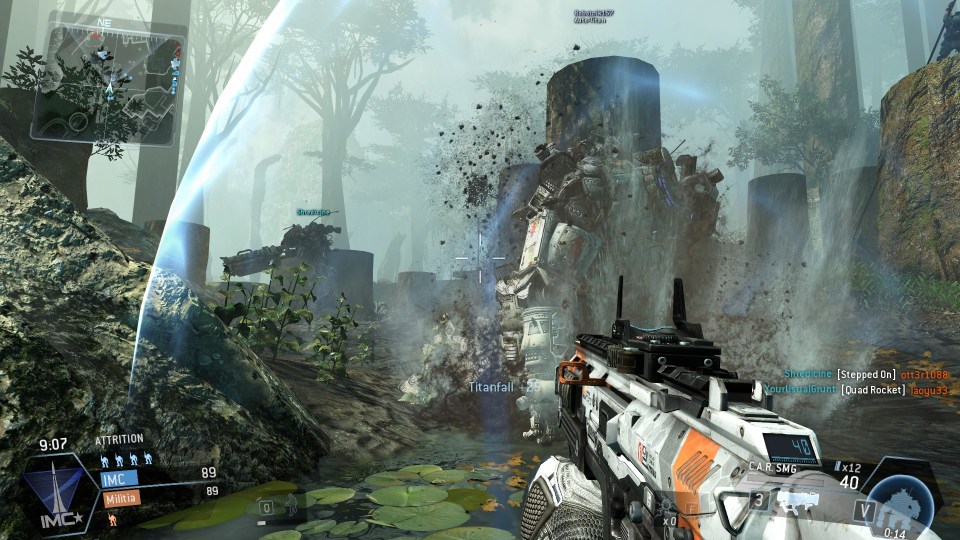Click the Quad Rocket kill feed entry
This screenshot has height=540, width=960.
coord(855,389)
